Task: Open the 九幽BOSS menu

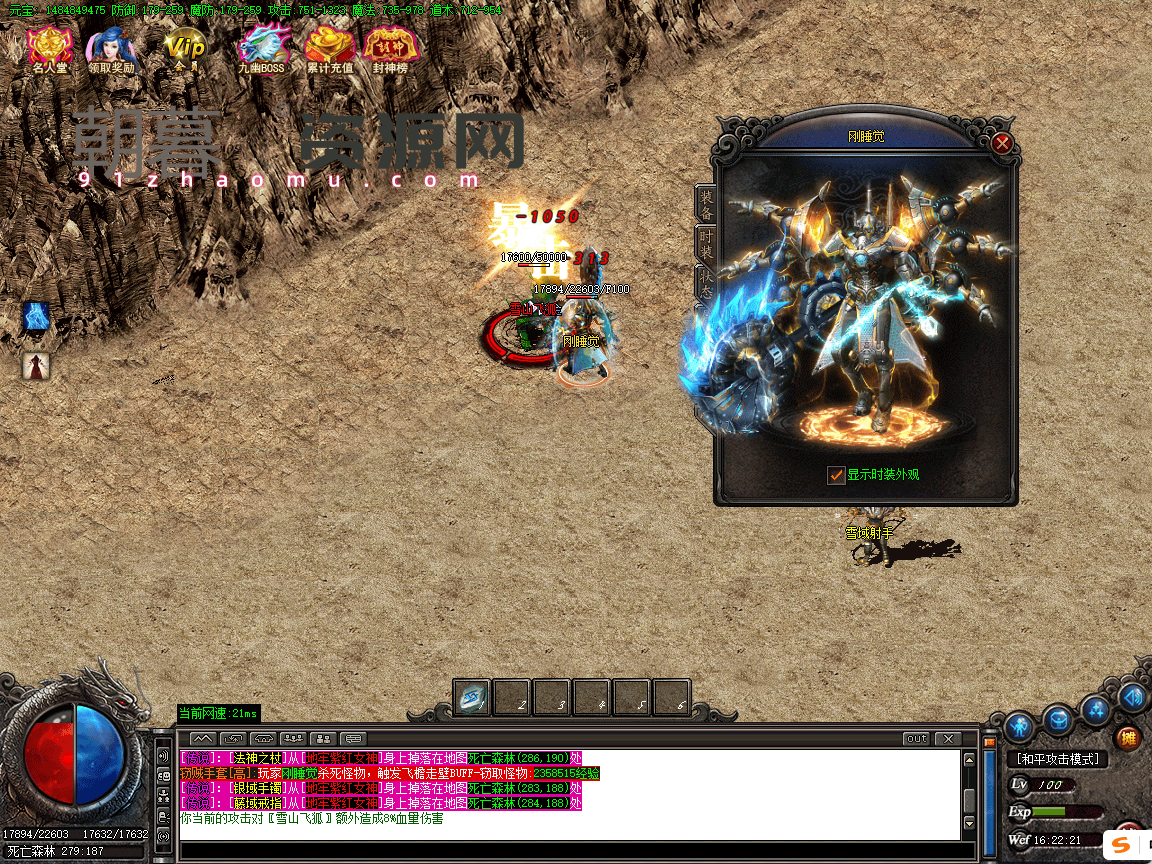Action: tap(261, 50)
